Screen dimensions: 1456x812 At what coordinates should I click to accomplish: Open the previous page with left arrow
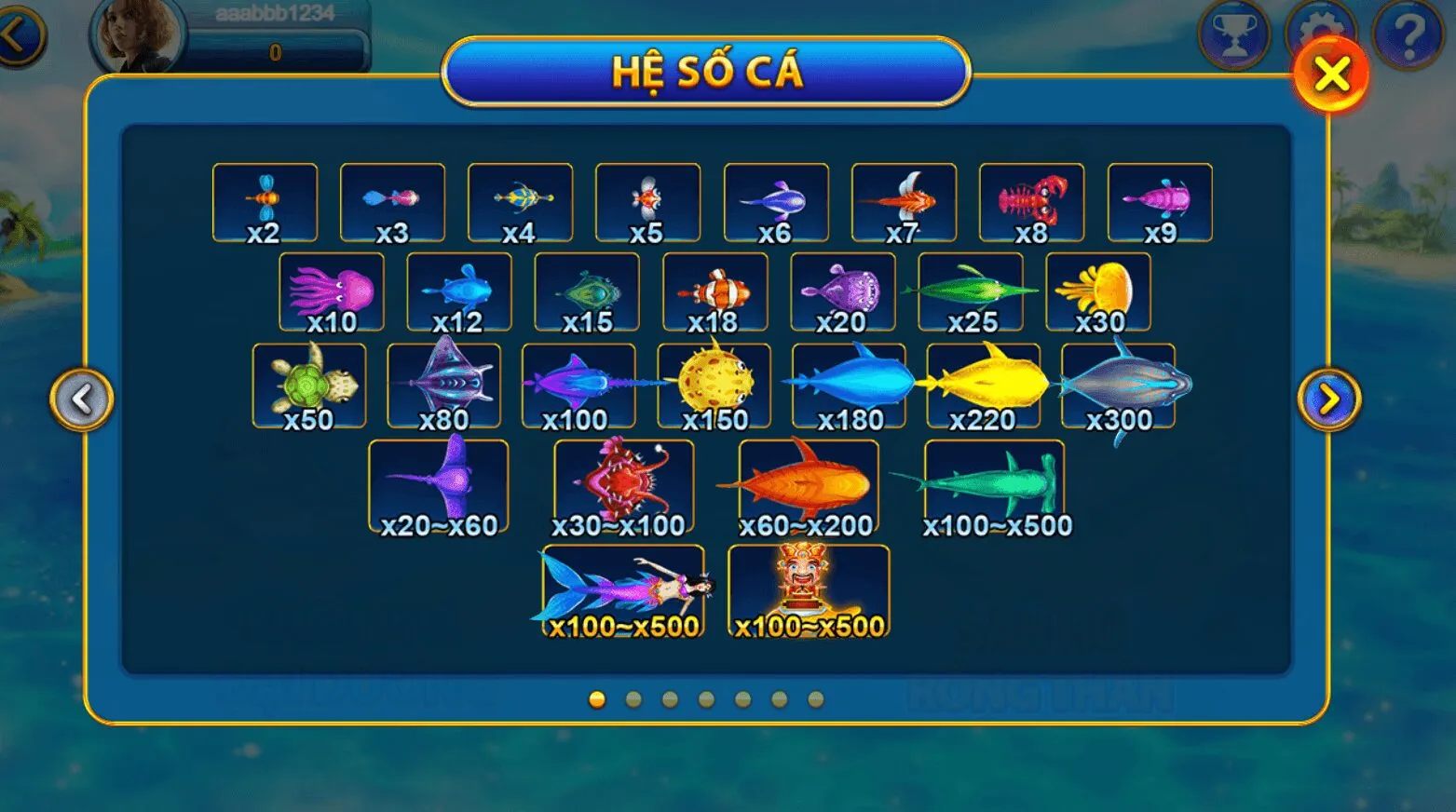(84, 397)
